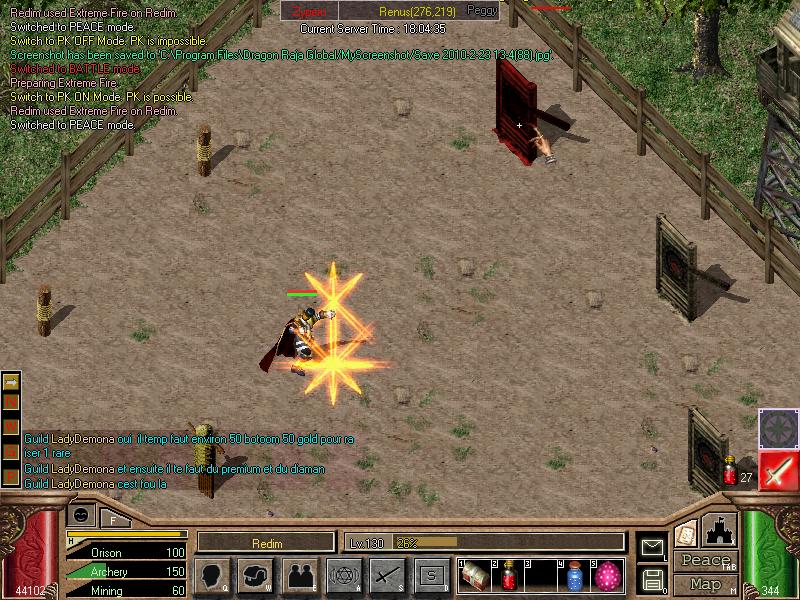The height and width of the screenshot is (600, 800).
Task: Select the F tab above the skill list
Action: click(113, 519)
